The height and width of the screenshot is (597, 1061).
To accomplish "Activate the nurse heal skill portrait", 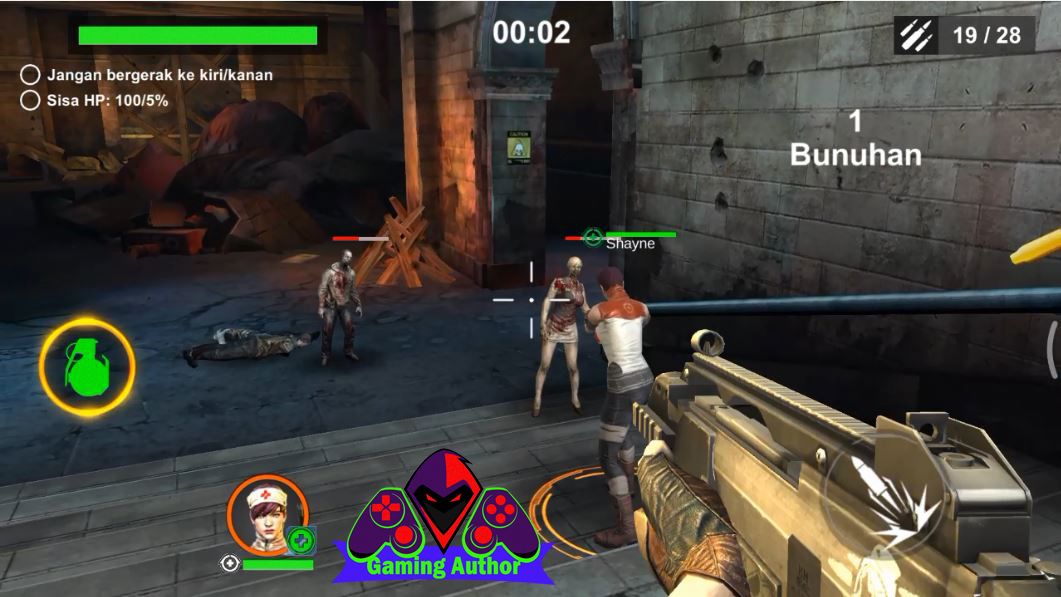I will click(265, 514).
